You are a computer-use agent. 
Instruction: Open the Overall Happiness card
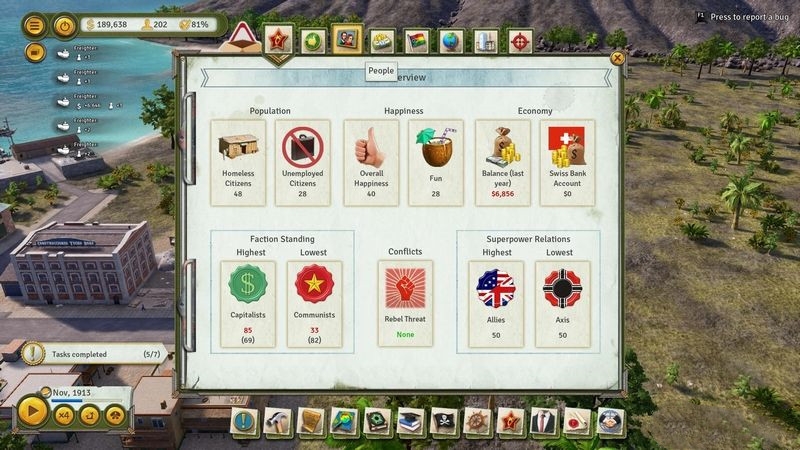pyautogui.click(x=371, y=163)
